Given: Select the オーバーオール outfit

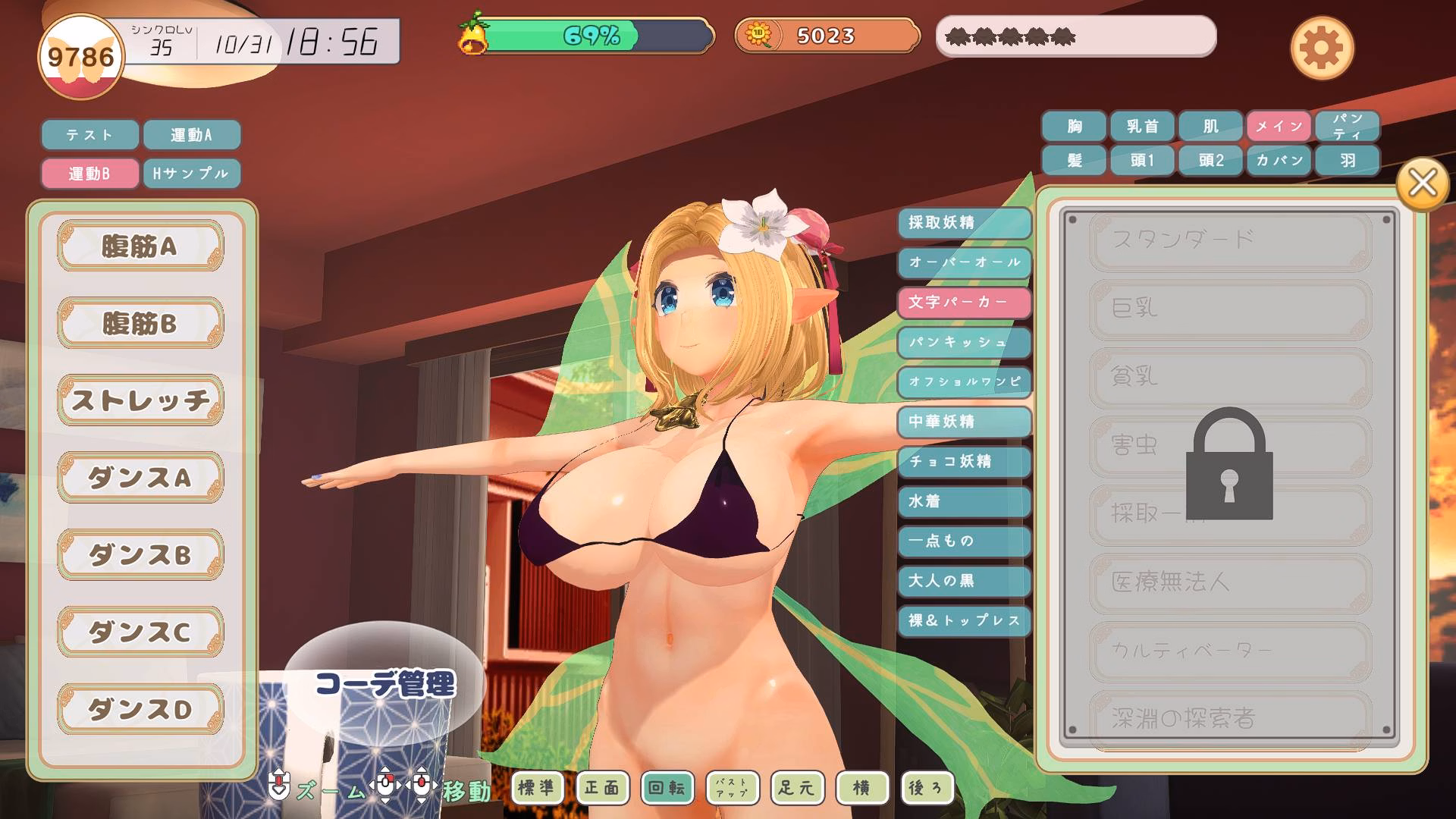Looking at the screenshot, I should pos(964,262).
